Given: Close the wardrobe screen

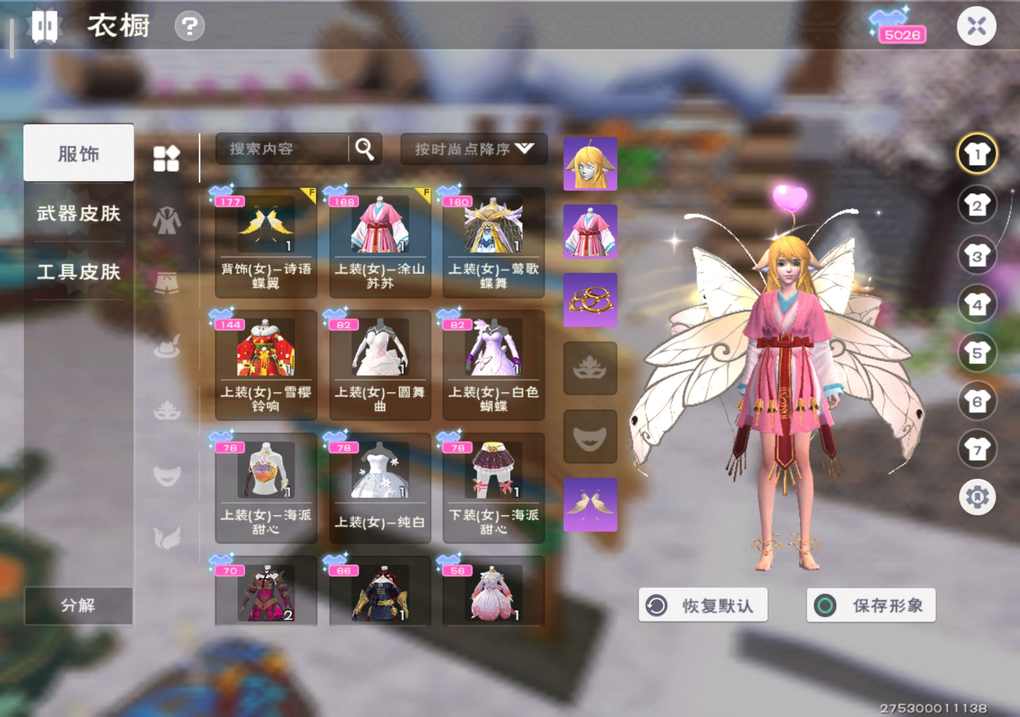Looking at the screenshot, I should click(976, 27).
